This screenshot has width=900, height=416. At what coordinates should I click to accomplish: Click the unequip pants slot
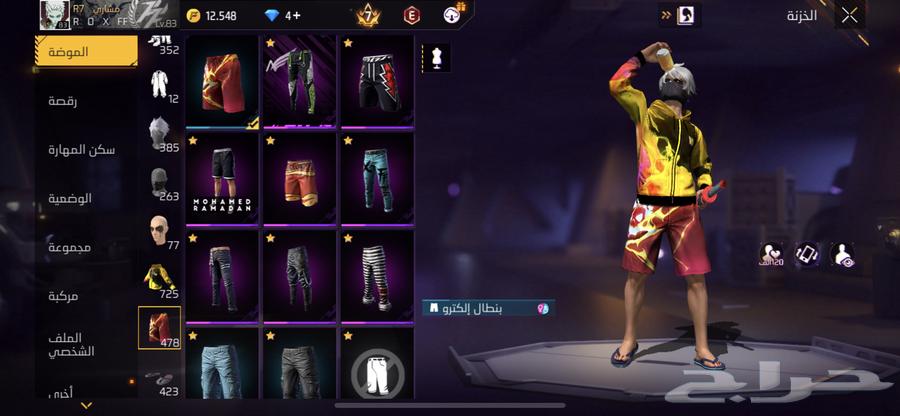[x=377, y=370]
